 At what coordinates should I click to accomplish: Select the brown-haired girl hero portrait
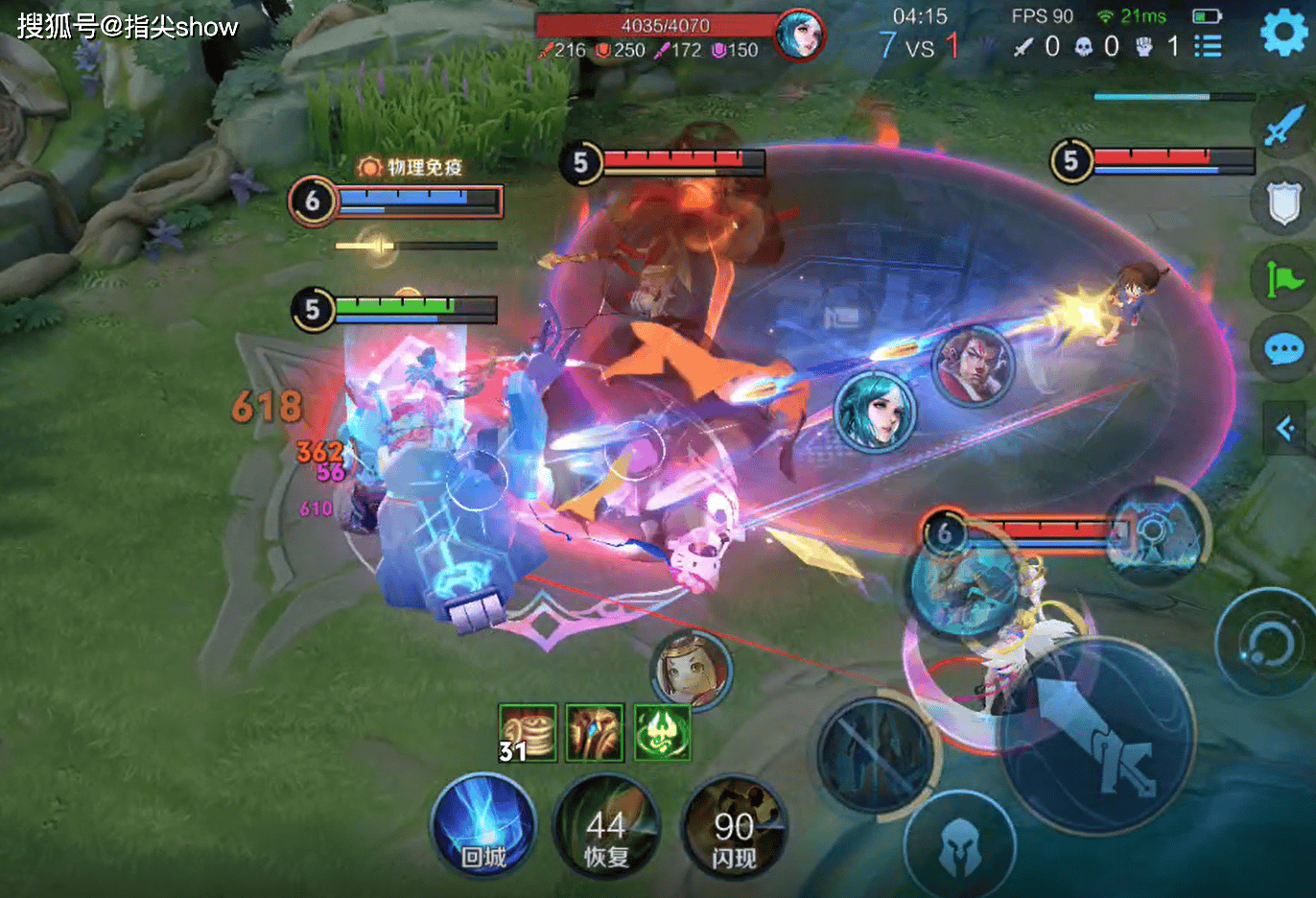691,671
